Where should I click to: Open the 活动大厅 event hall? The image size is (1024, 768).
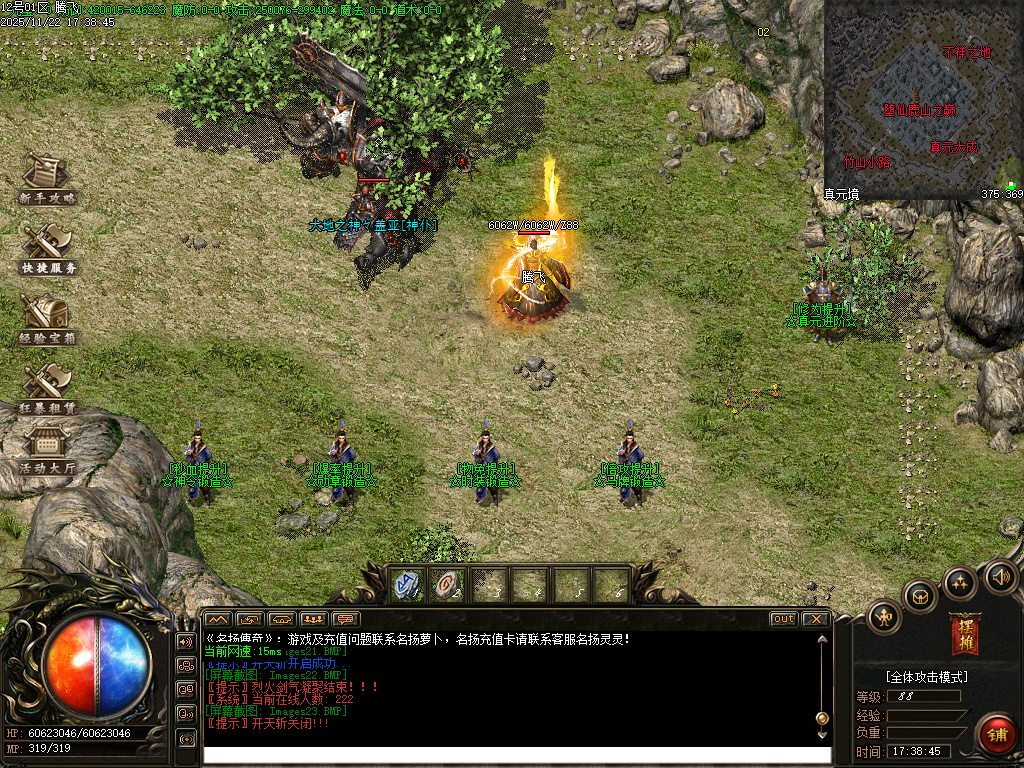coord(46,448)
